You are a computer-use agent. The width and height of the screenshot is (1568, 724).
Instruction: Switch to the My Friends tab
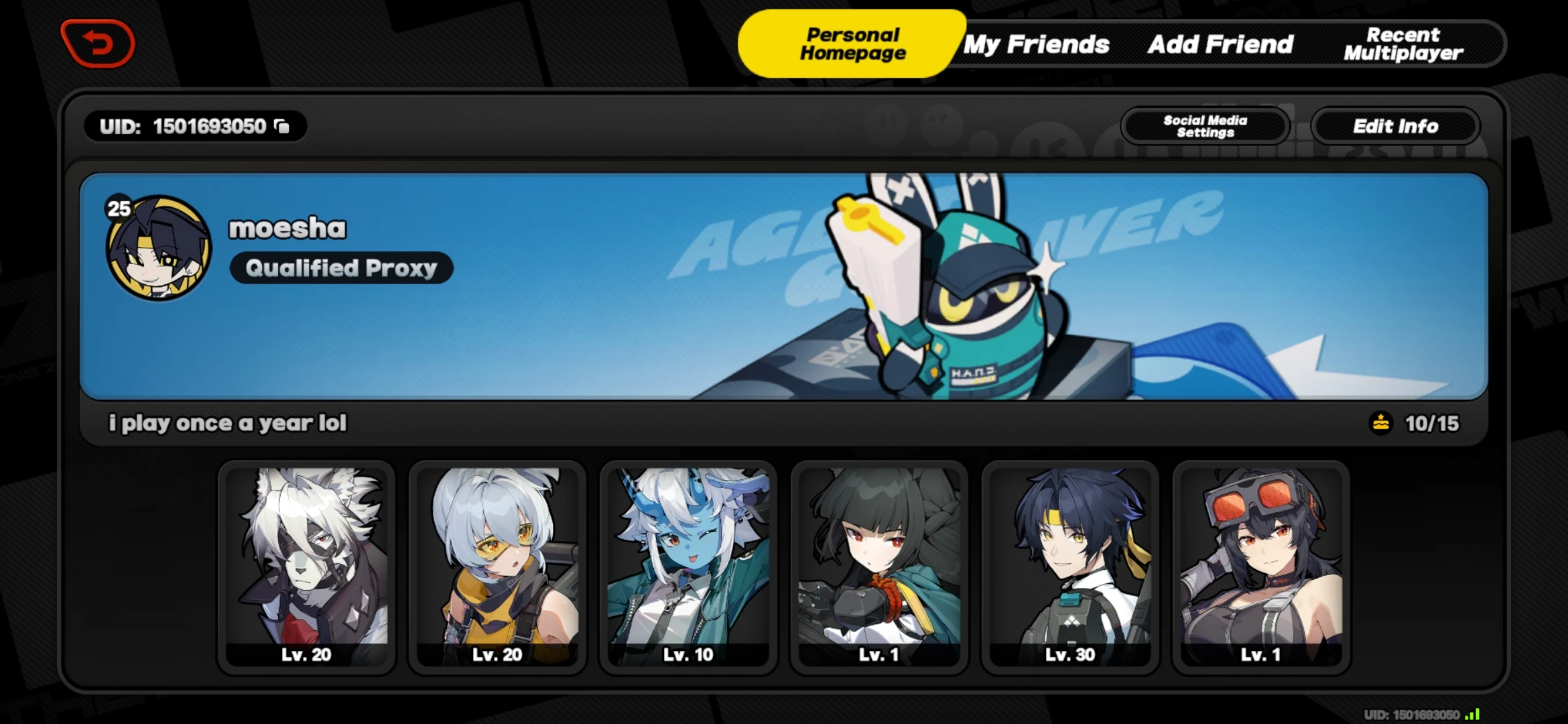coord(1037,44)
